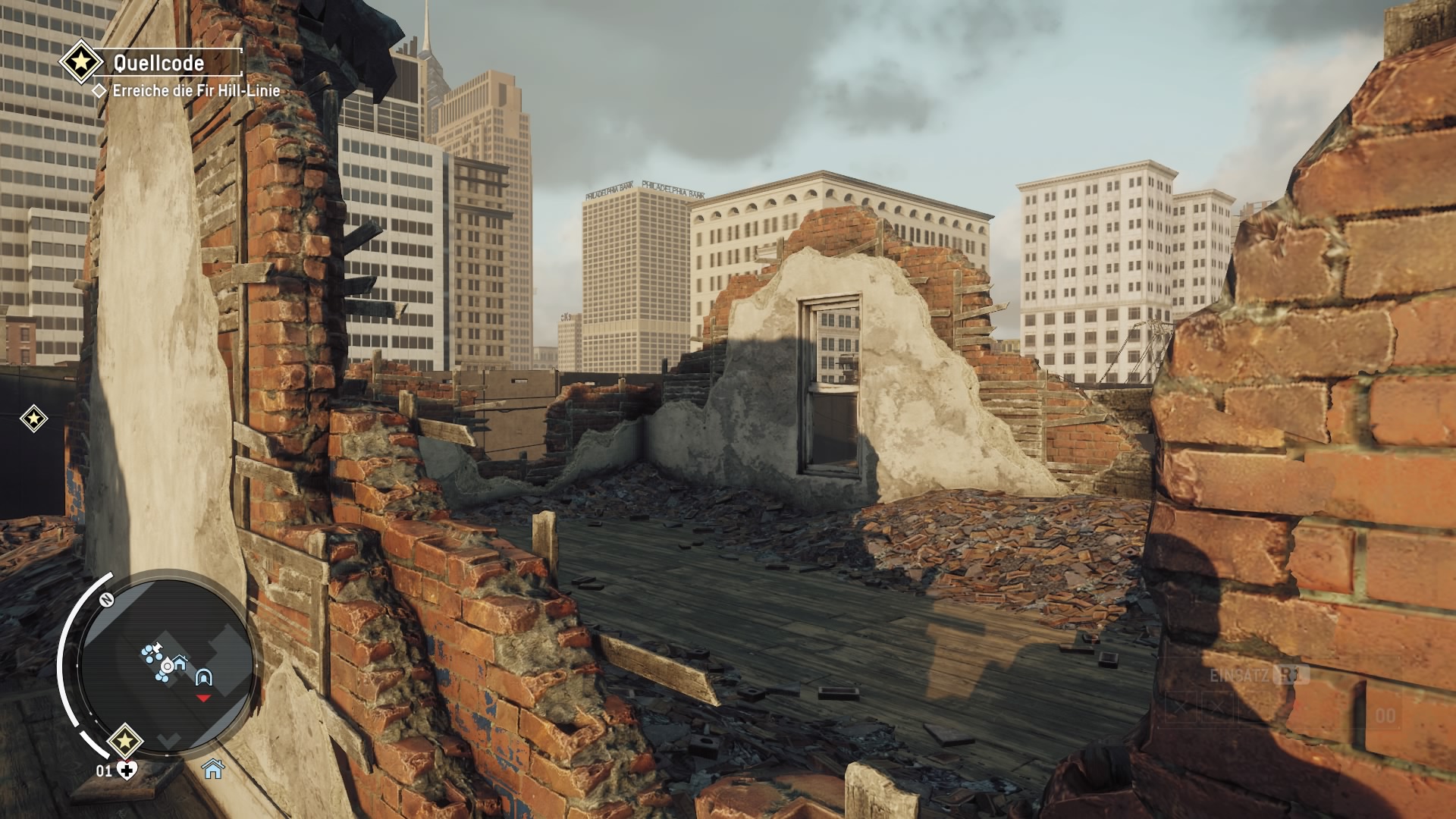Click the red enemy arrow on the minimap
This screenshot has height=819, width=1456.
pos(203,697)
